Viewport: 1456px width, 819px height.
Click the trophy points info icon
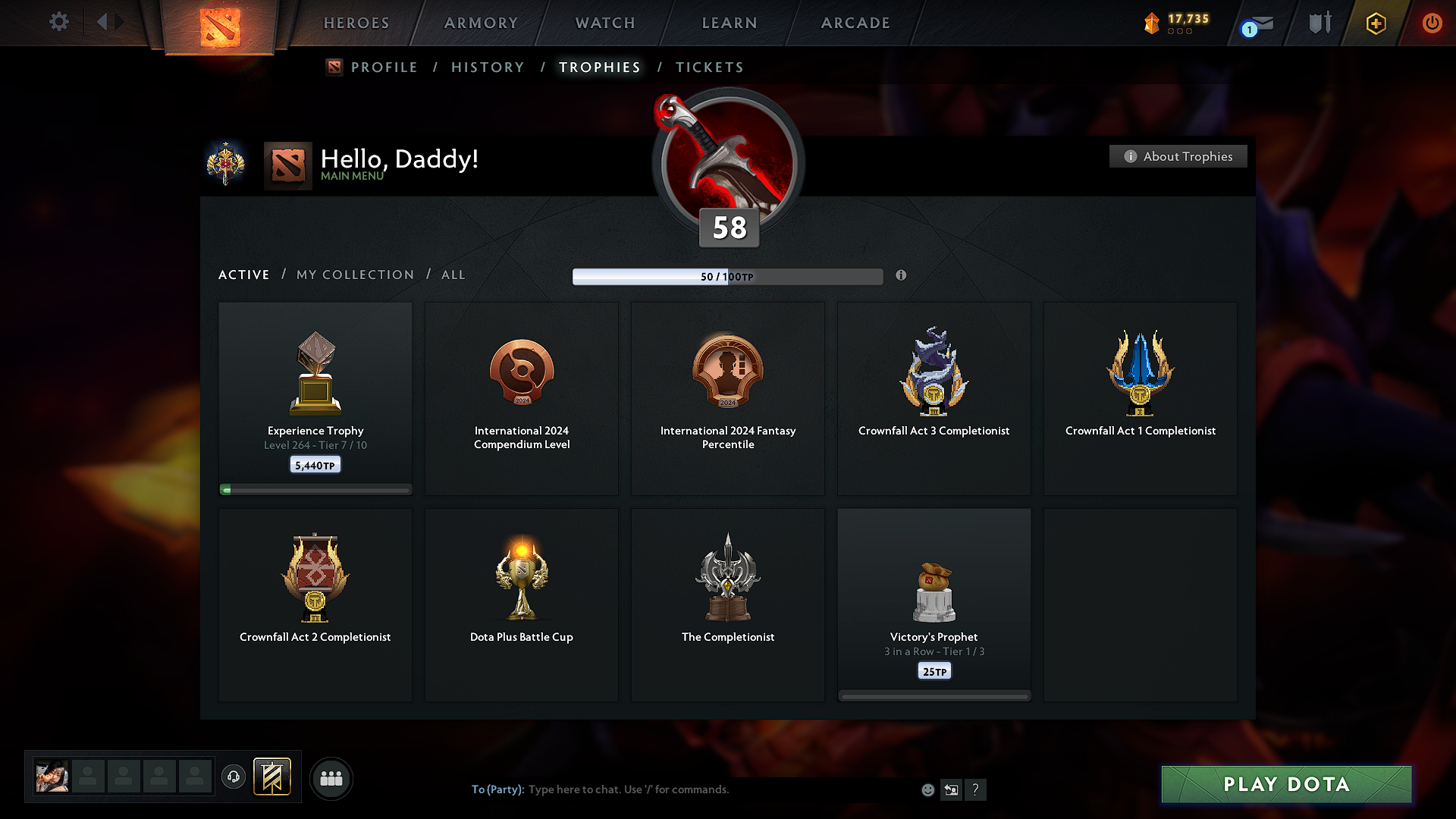pos(902,276)
